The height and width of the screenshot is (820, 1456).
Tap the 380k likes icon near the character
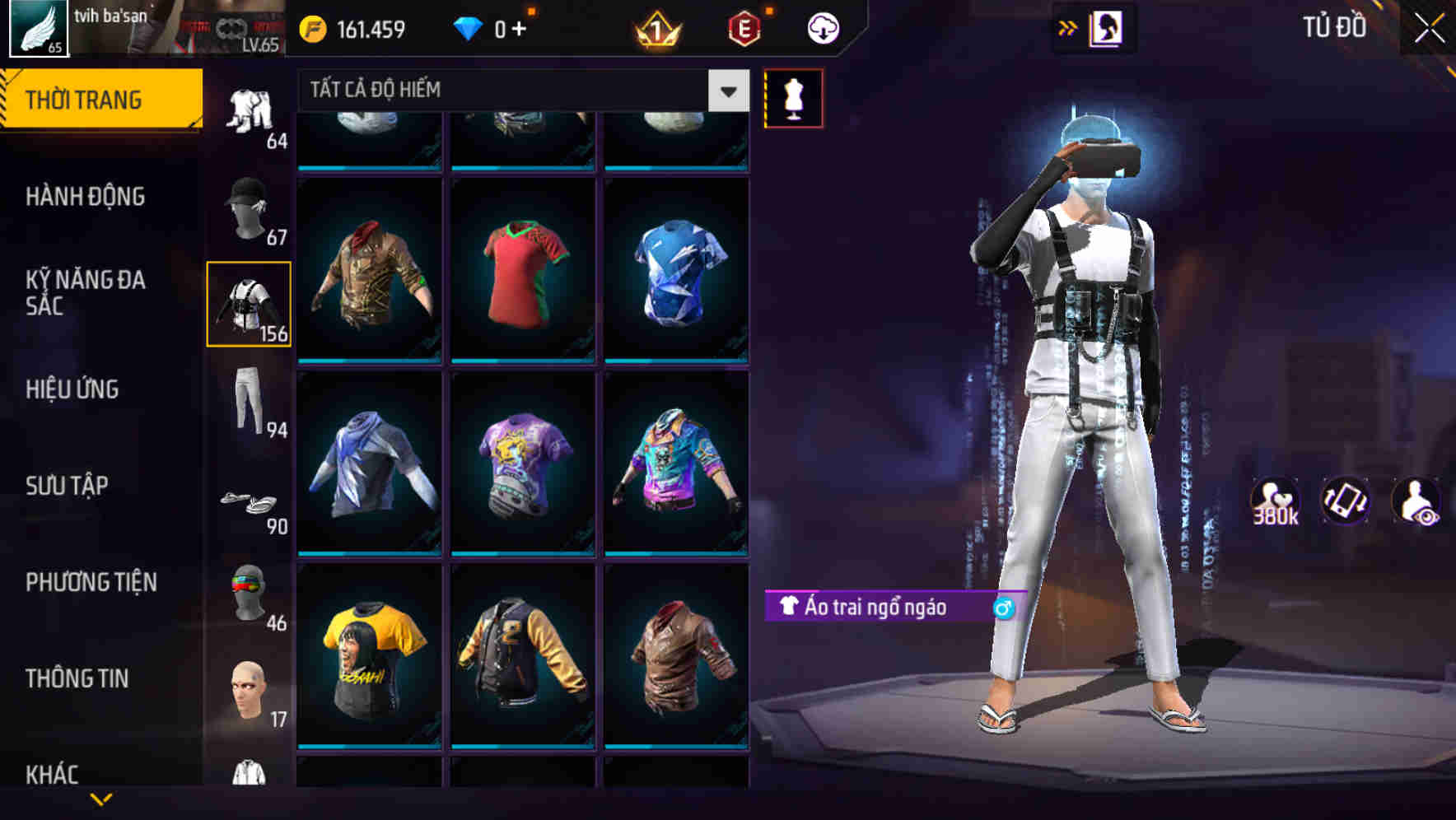click(1275, 500)
